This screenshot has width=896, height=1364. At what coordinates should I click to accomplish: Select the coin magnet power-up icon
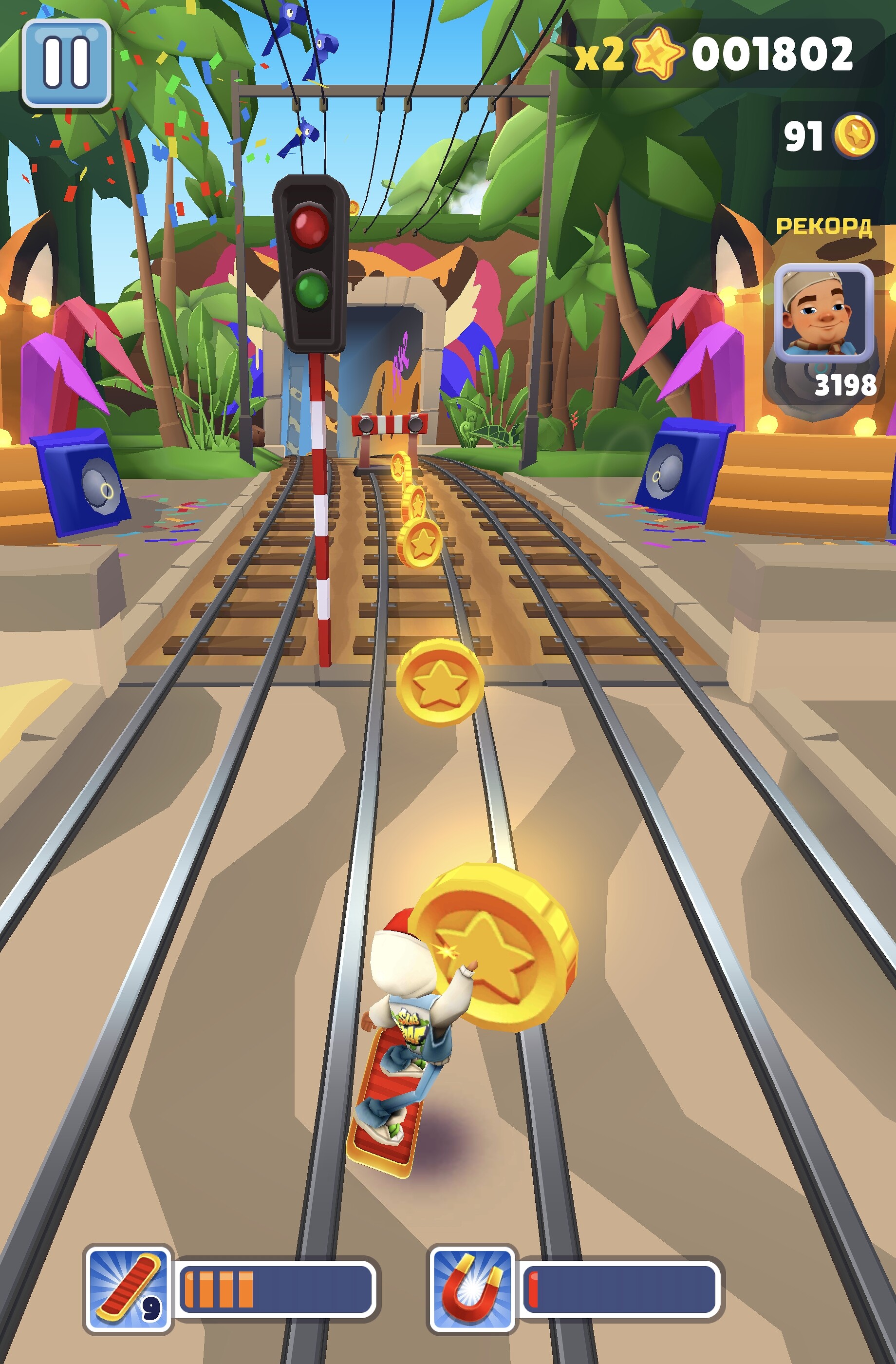click(x=472, y=1289)
